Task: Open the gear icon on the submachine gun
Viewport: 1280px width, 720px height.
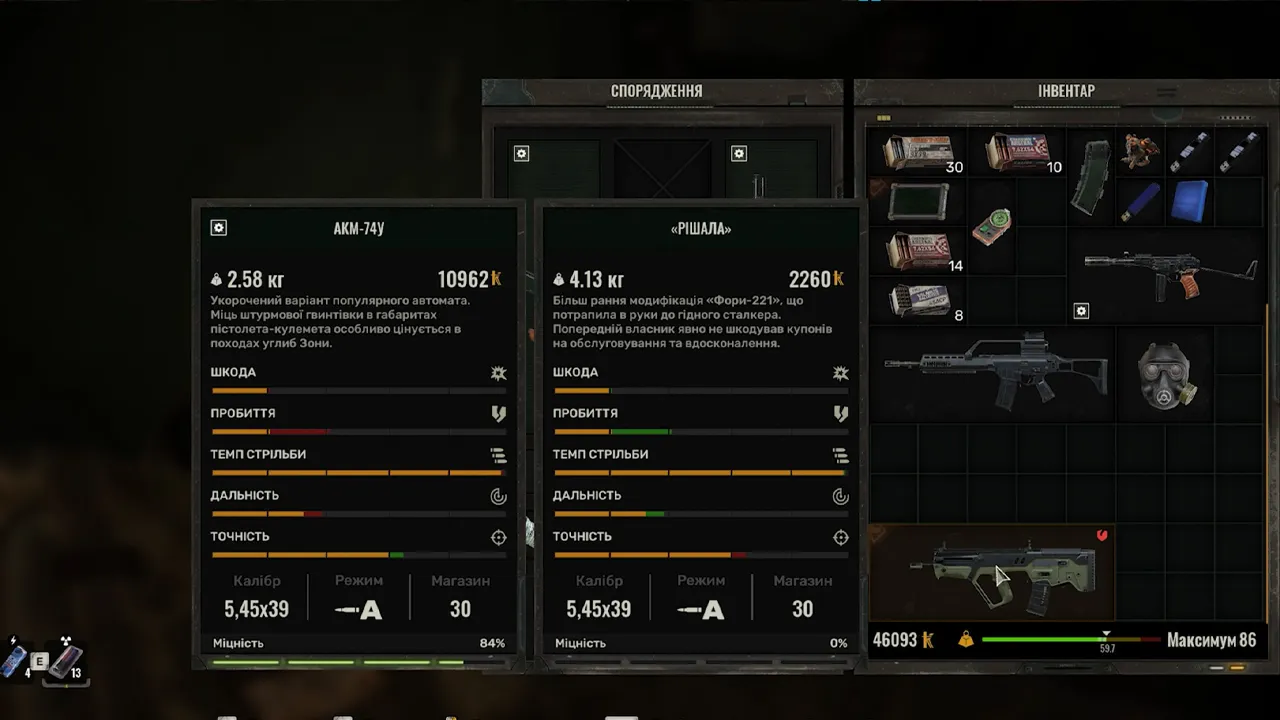Action: 1081,312
